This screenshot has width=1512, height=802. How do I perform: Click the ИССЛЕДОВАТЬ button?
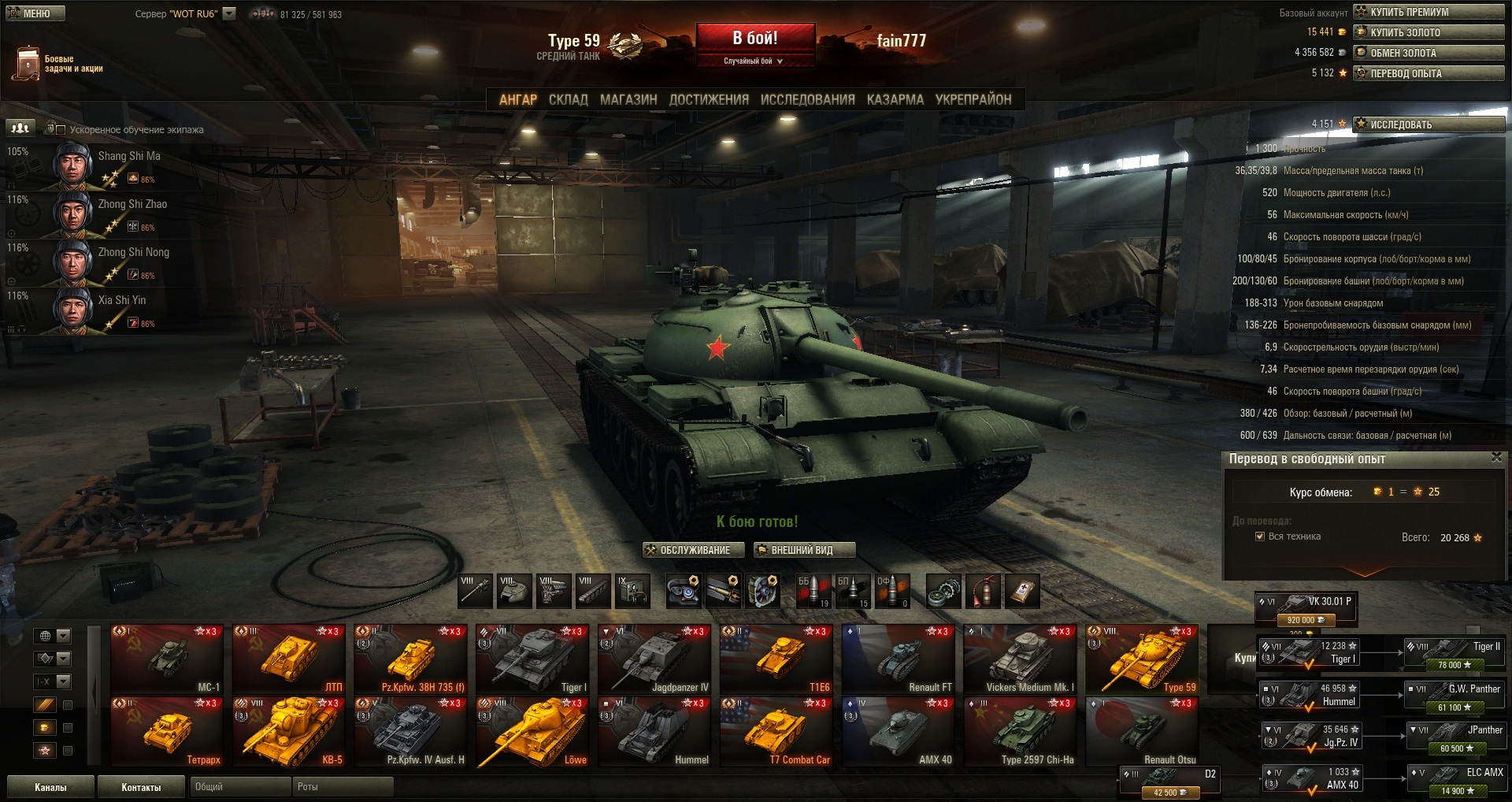pyautogui.click(x=1429, y=124)
